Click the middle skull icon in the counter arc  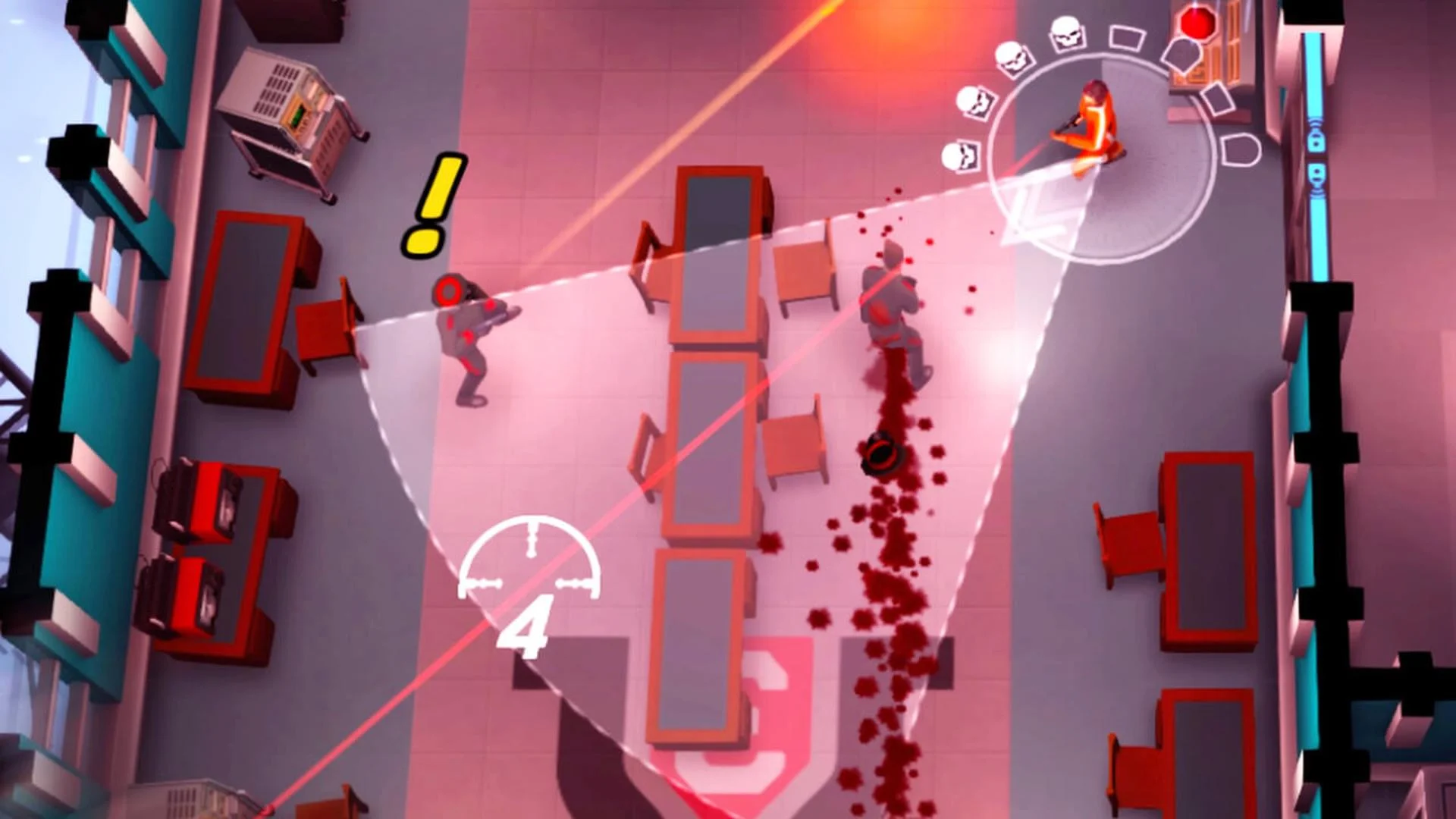point(974,104)
